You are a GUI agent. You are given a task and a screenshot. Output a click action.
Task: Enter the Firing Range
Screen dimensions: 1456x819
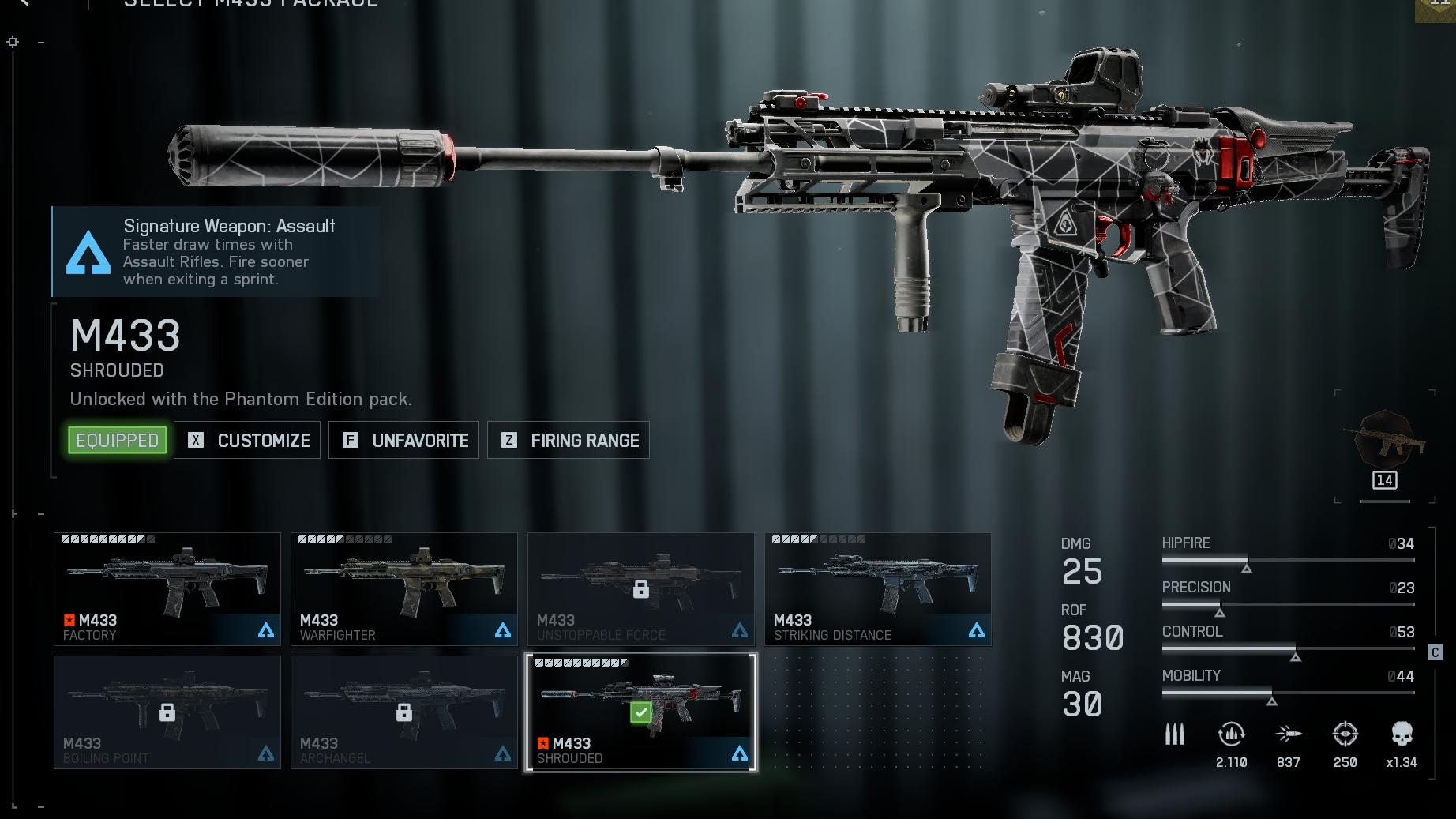pyautogui.click(x=569, y=441)
